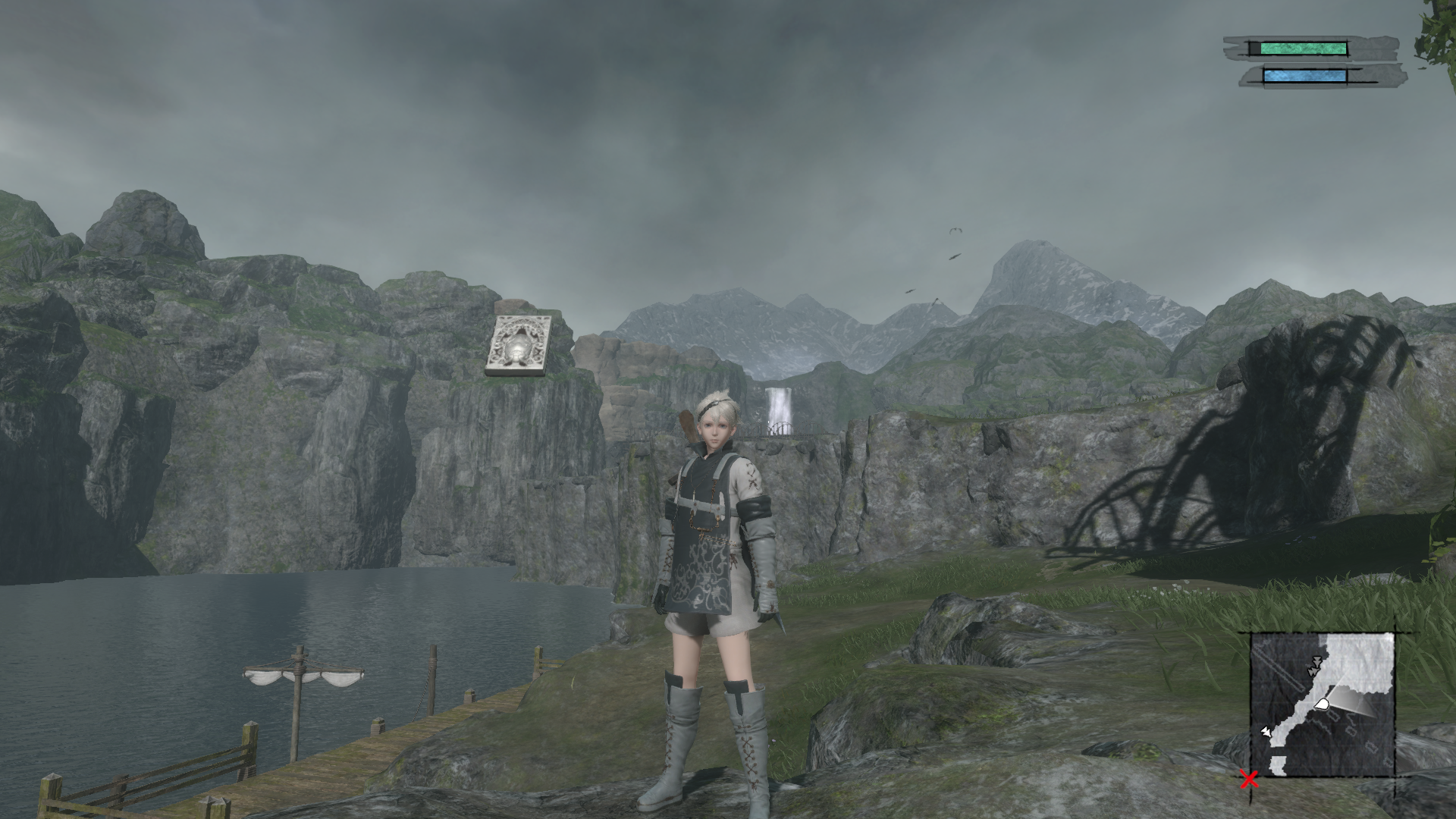The height and width of the screenshot is (819, 1456).
Task: Select the white player arrow on minimap
Action: coord(1322,704)
